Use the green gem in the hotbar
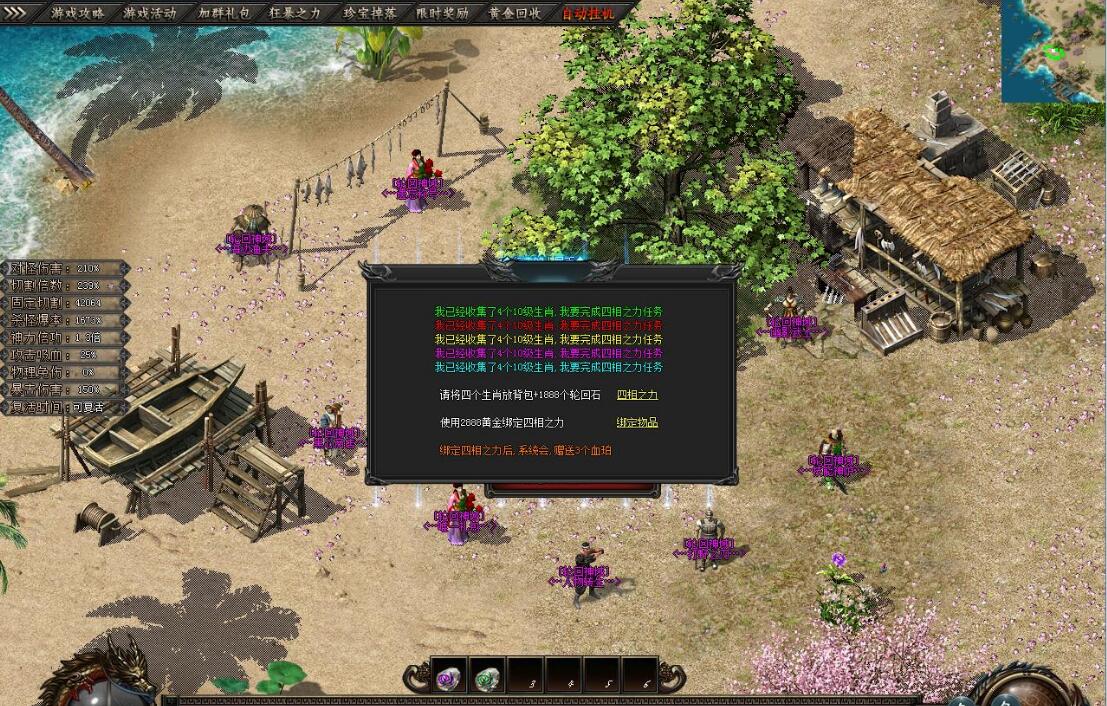 [487, 679]
